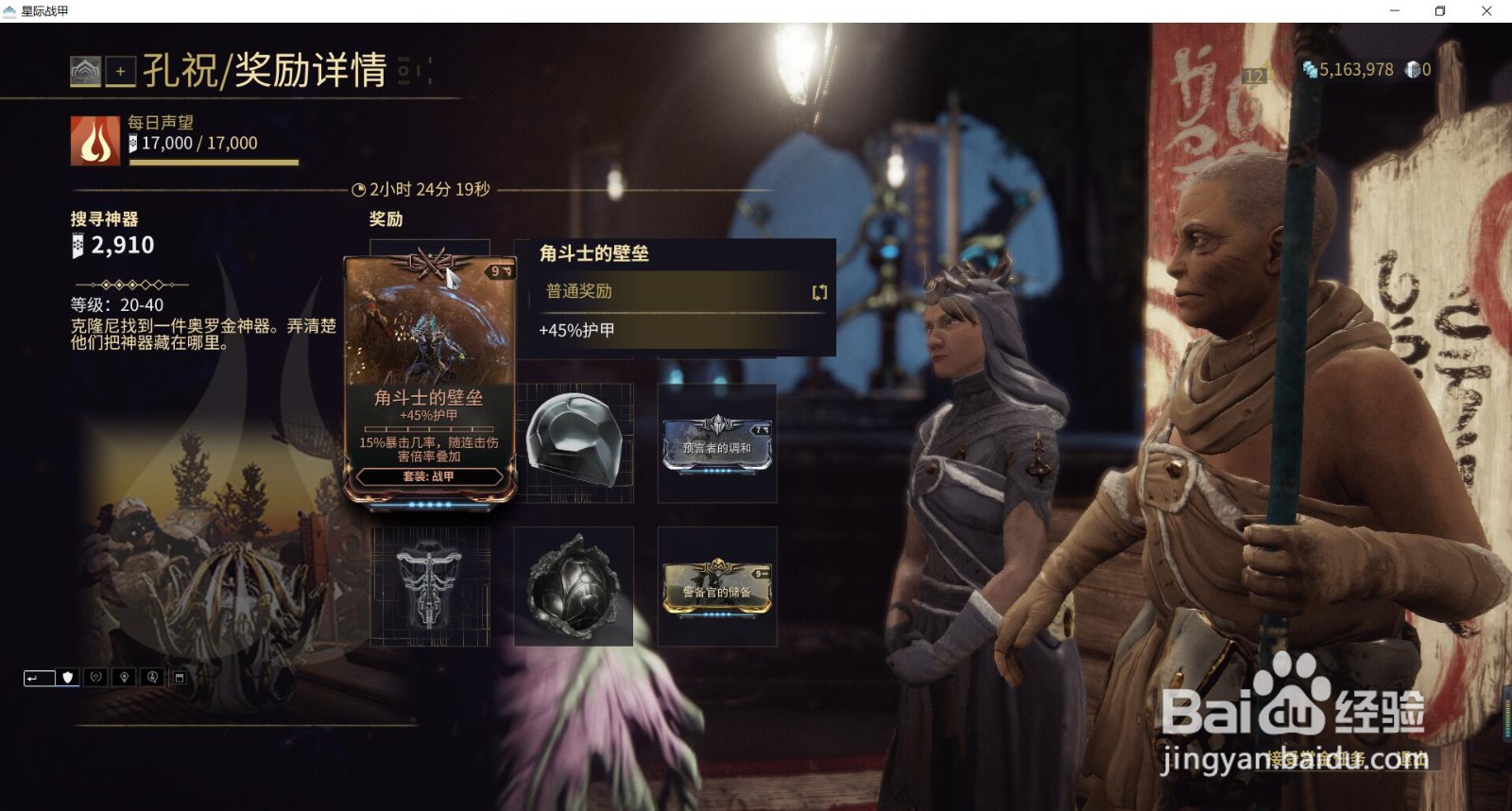Select the 预言者的调和 mod reward
The image size is (1512, 811).
(x=717, y=443)
